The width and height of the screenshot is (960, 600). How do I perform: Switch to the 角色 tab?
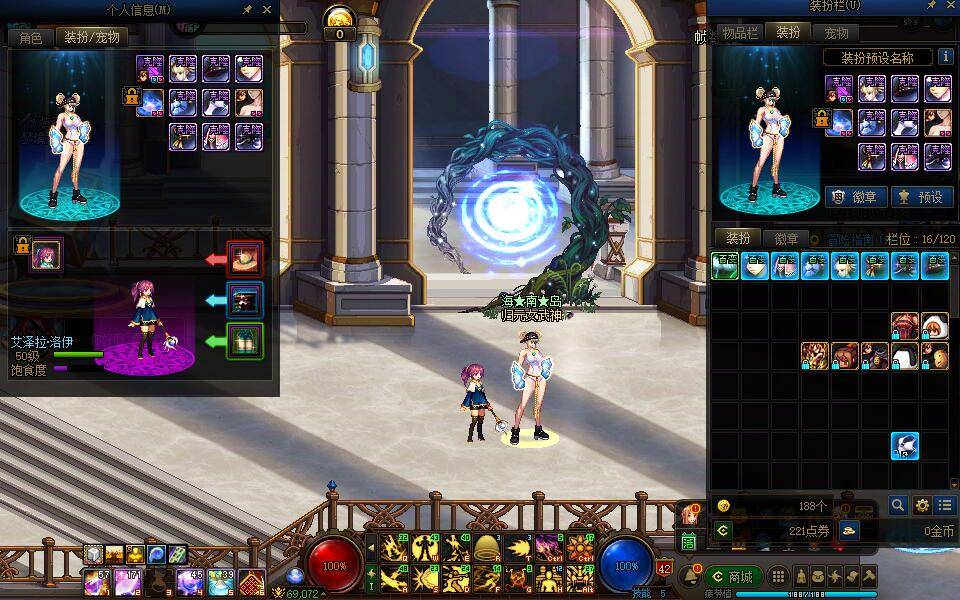[31, 38]
